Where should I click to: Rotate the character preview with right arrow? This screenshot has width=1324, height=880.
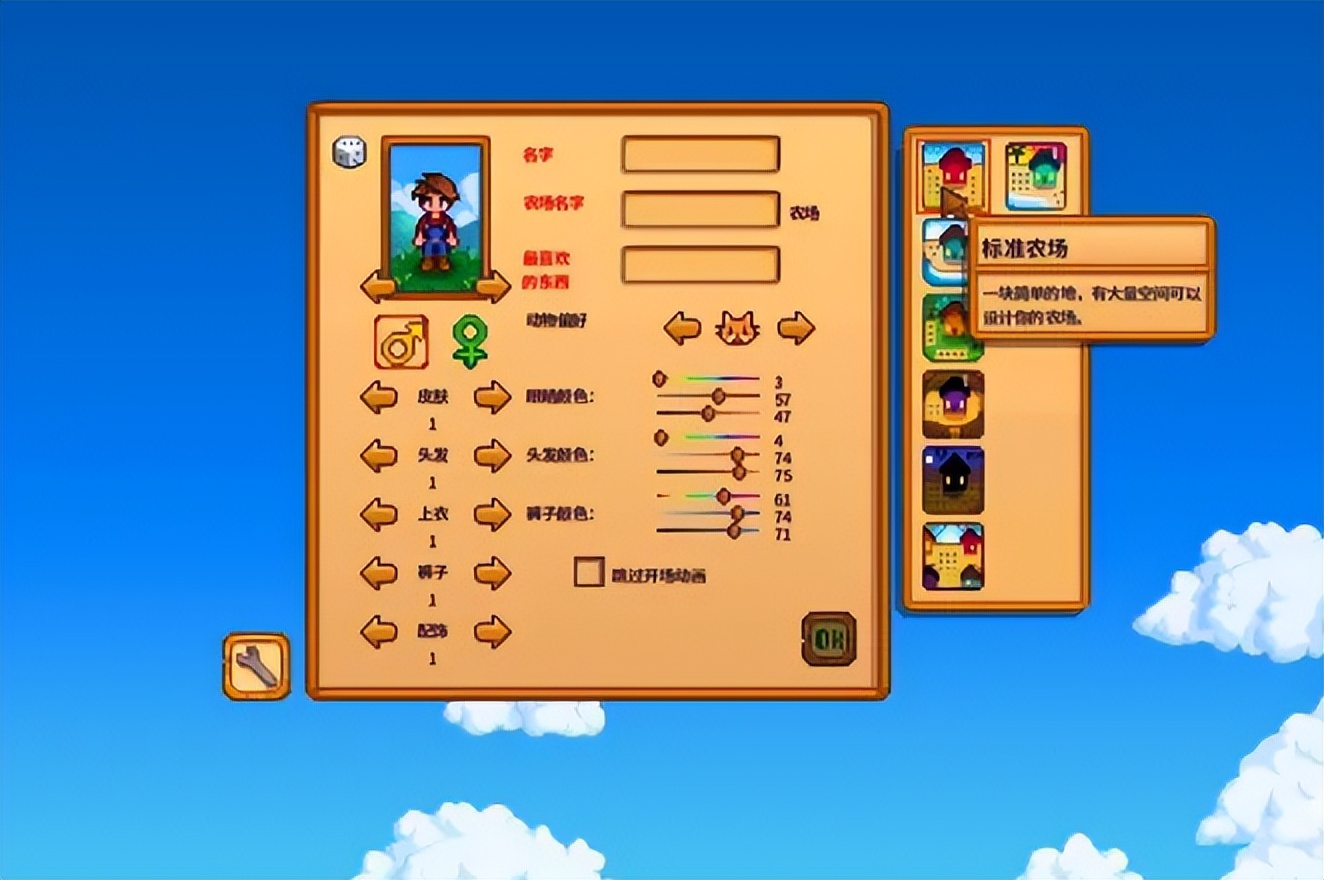(493, 287)
